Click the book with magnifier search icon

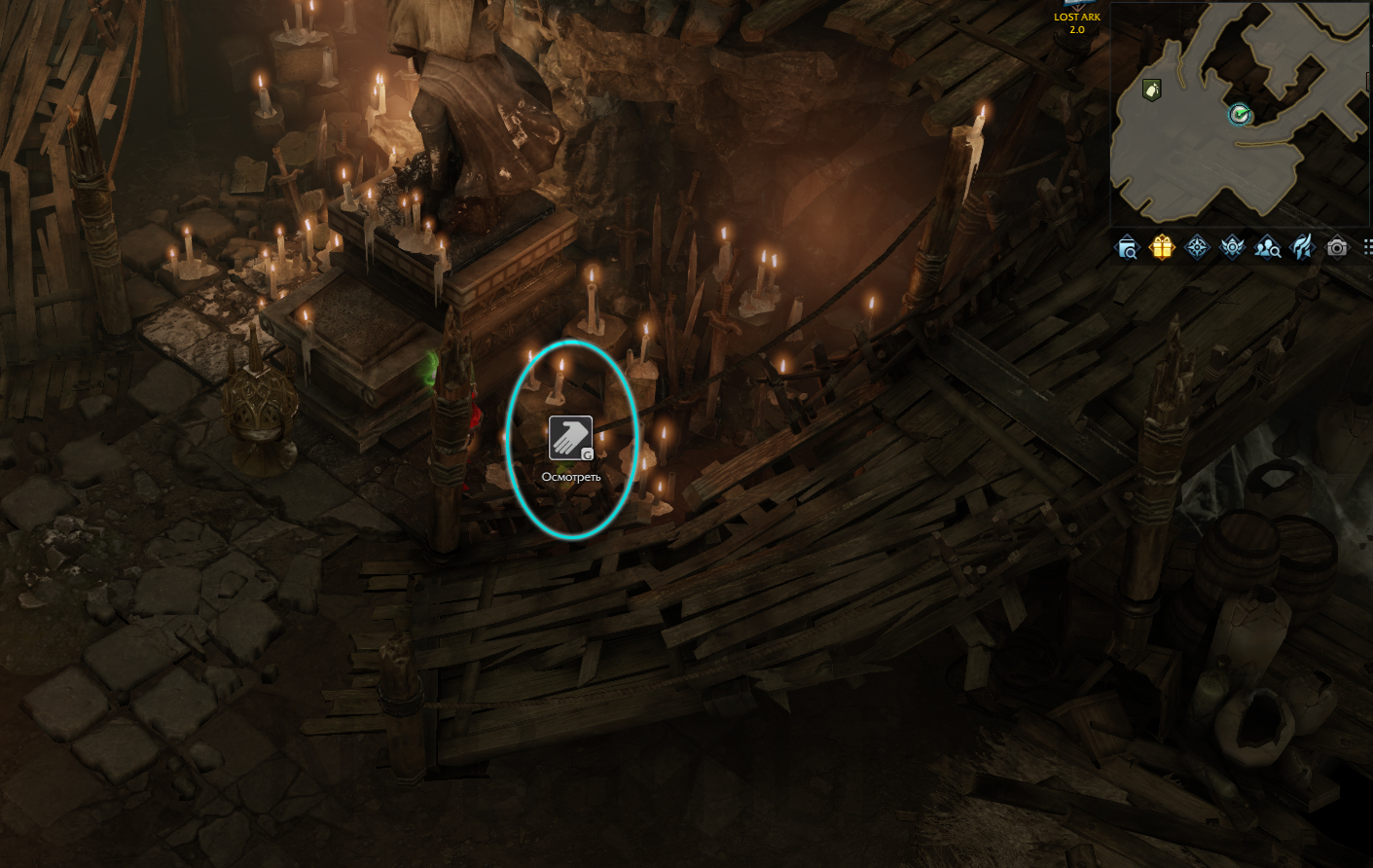pyautogui.click(x=1127, y=248)
